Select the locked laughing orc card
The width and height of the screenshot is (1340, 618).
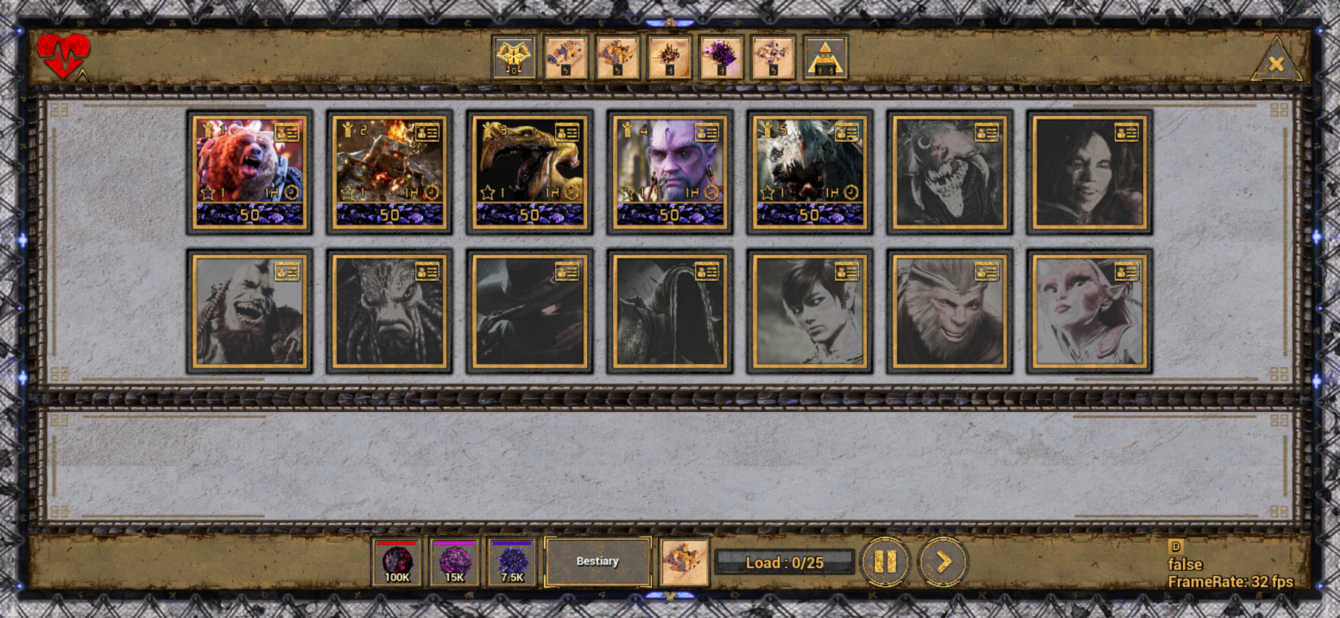(x=249, y=312)
